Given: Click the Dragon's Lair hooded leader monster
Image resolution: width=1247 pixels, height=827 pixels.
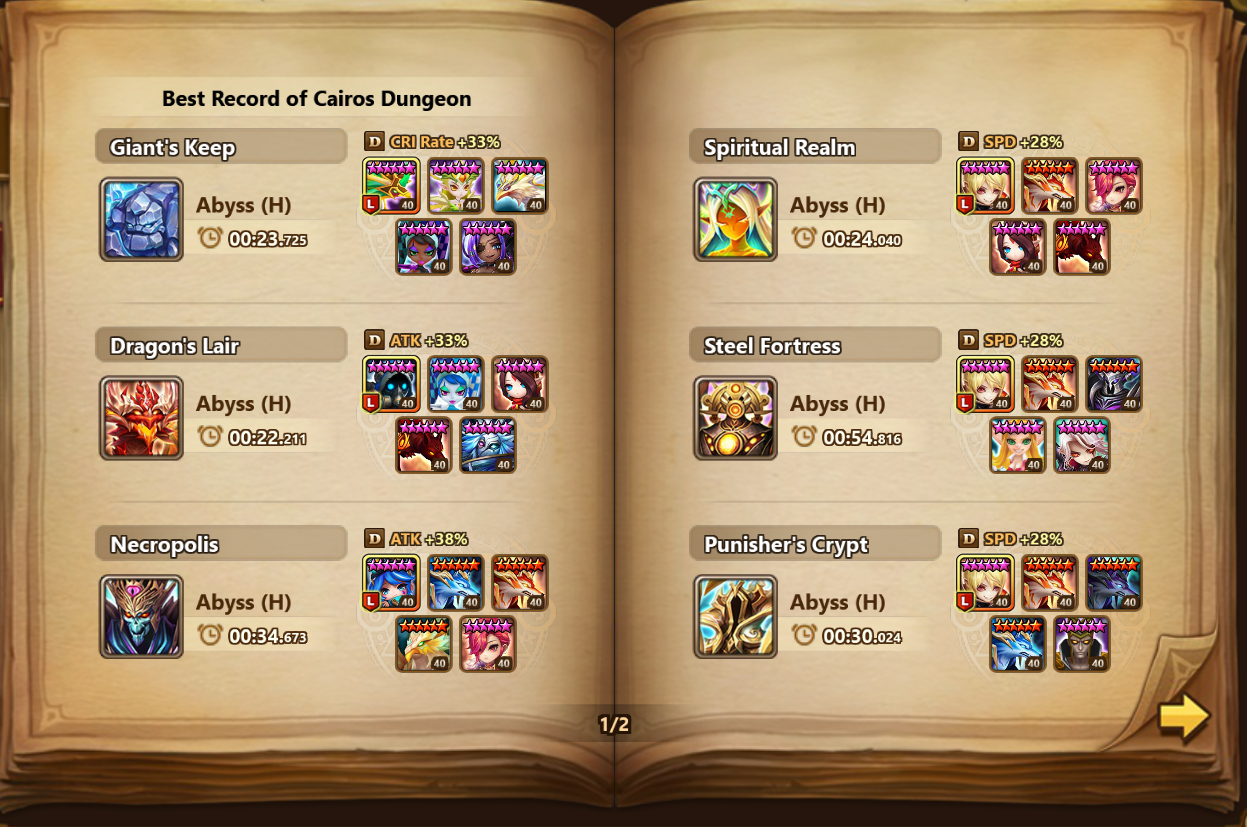Looking at the screenshot, I should click(391, 384).
